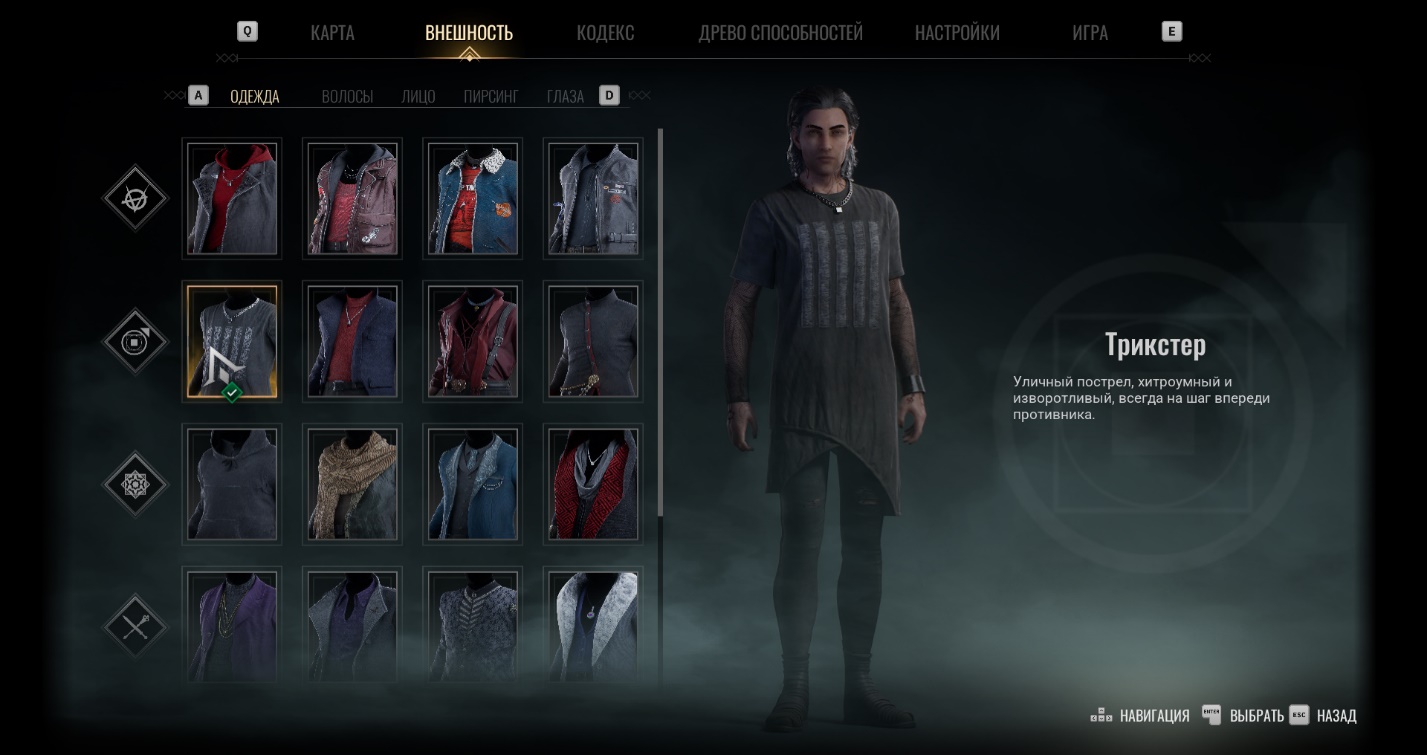Click the crossed sword and staff clan icon
Viewport: 1427px width, 755px height.
click(136, 627)
